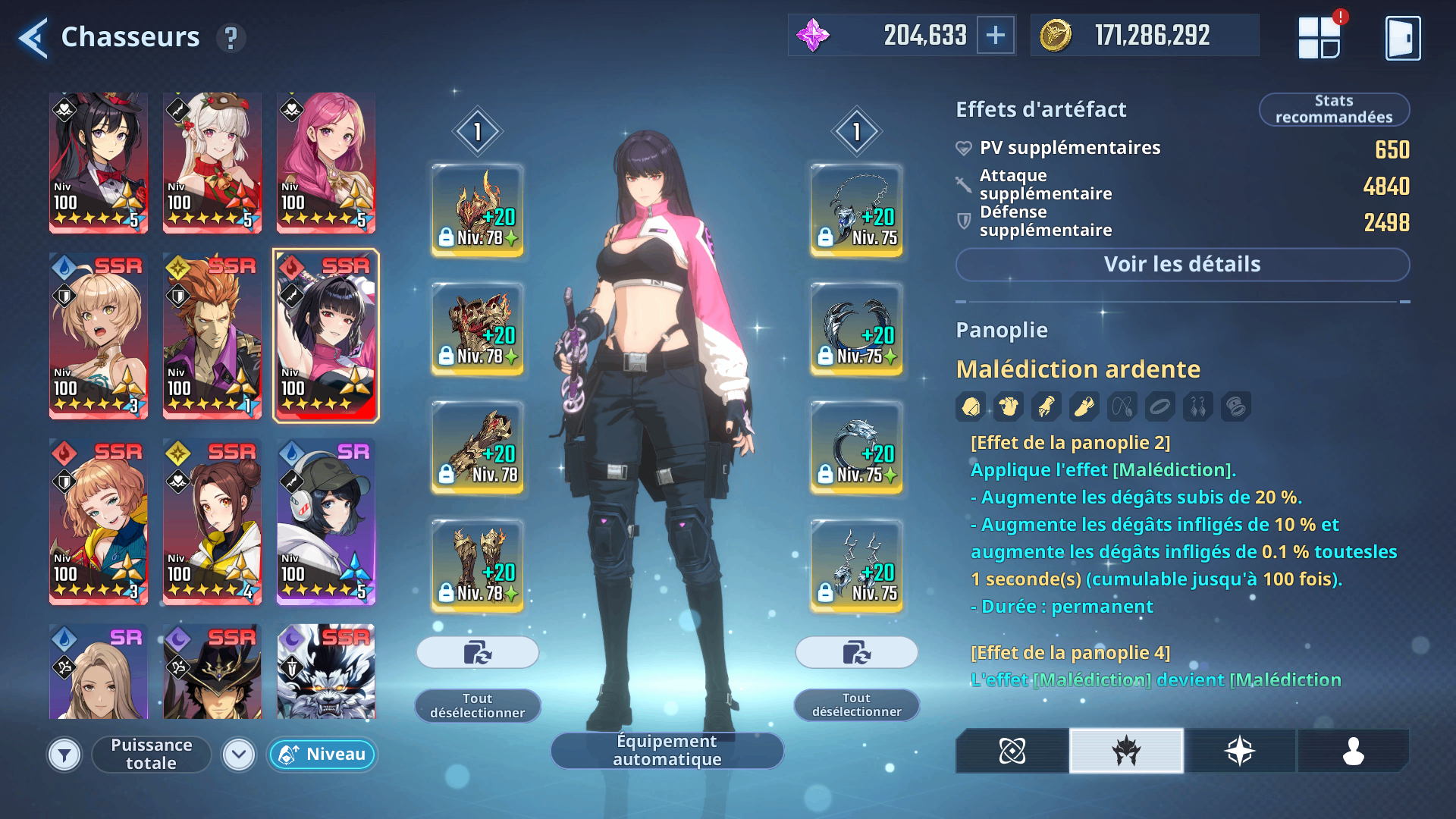Sort hunters by Niveau
The width and height of the screenshot is (1456, 819).
[x=322, y=755]
